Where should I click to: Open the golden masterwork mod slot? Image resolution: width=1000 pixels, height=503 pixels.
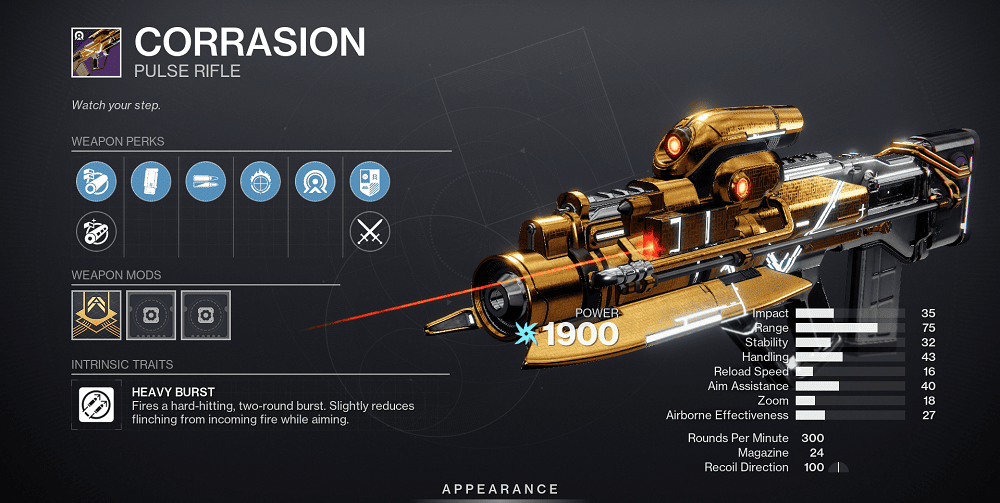tap(96, 315)
